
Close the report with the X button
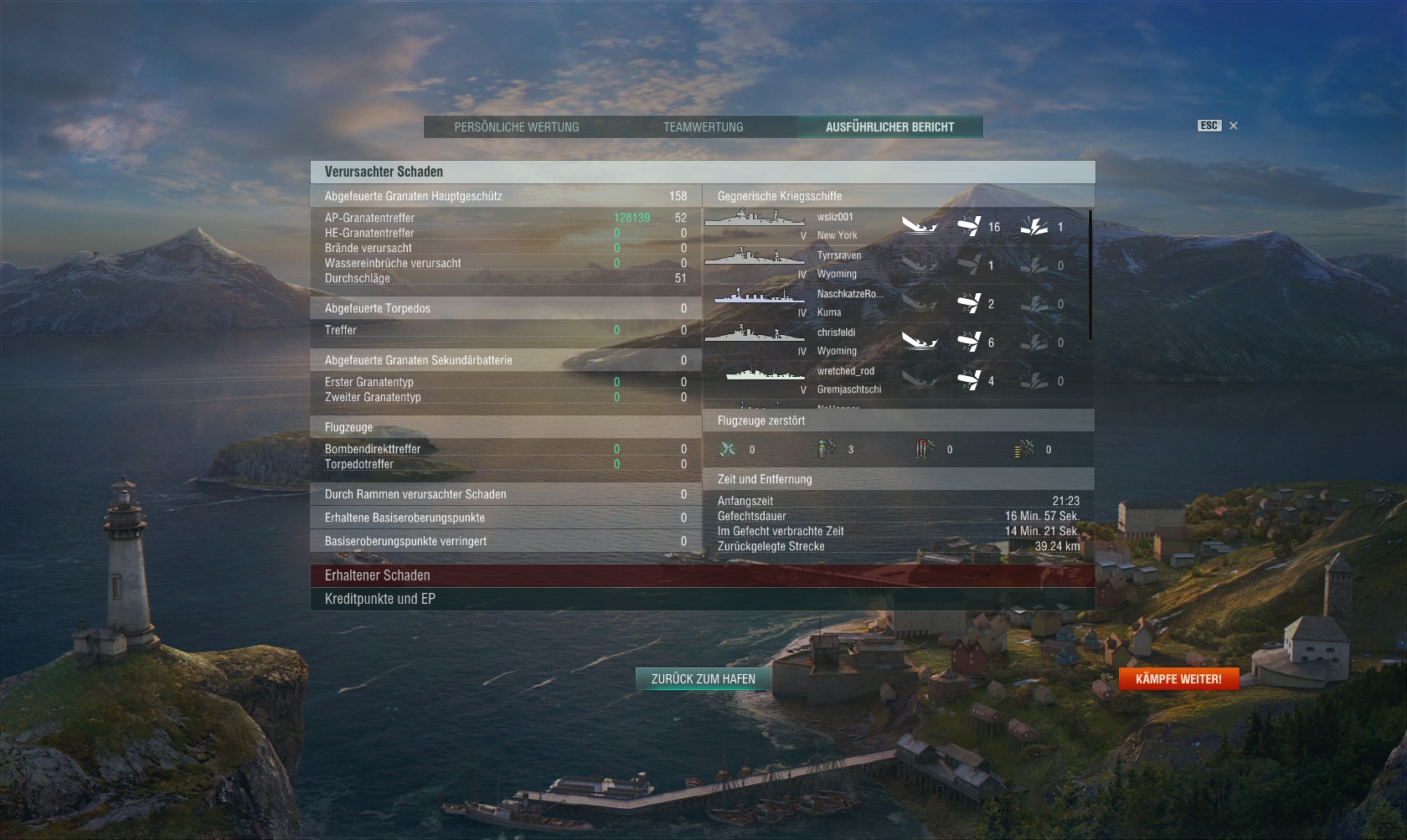pos(1233,126)
